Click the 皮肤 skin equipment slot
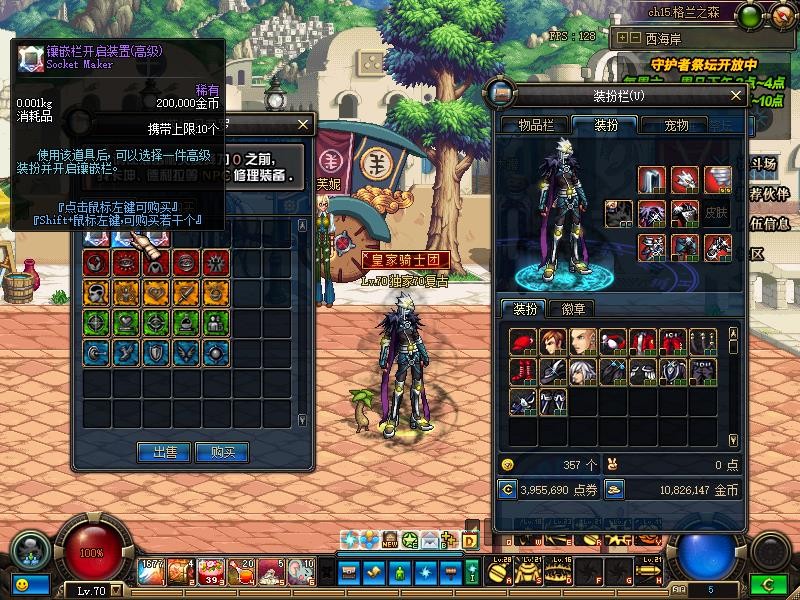Screen dimensions: 800x600 point(716,213)
